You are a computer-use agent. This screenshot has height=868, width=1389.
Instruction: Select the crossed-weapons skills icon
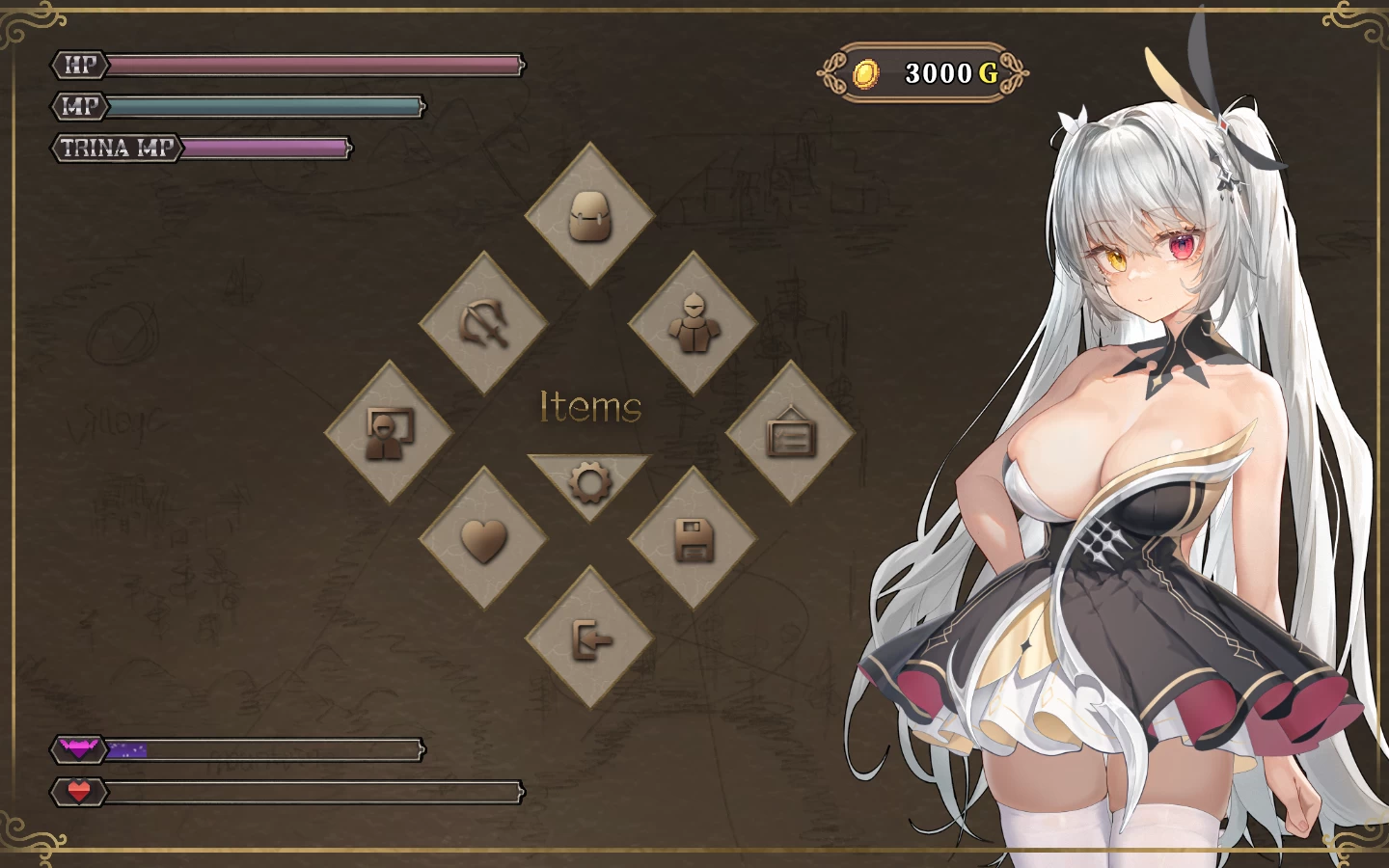click(x=485, y=323)
